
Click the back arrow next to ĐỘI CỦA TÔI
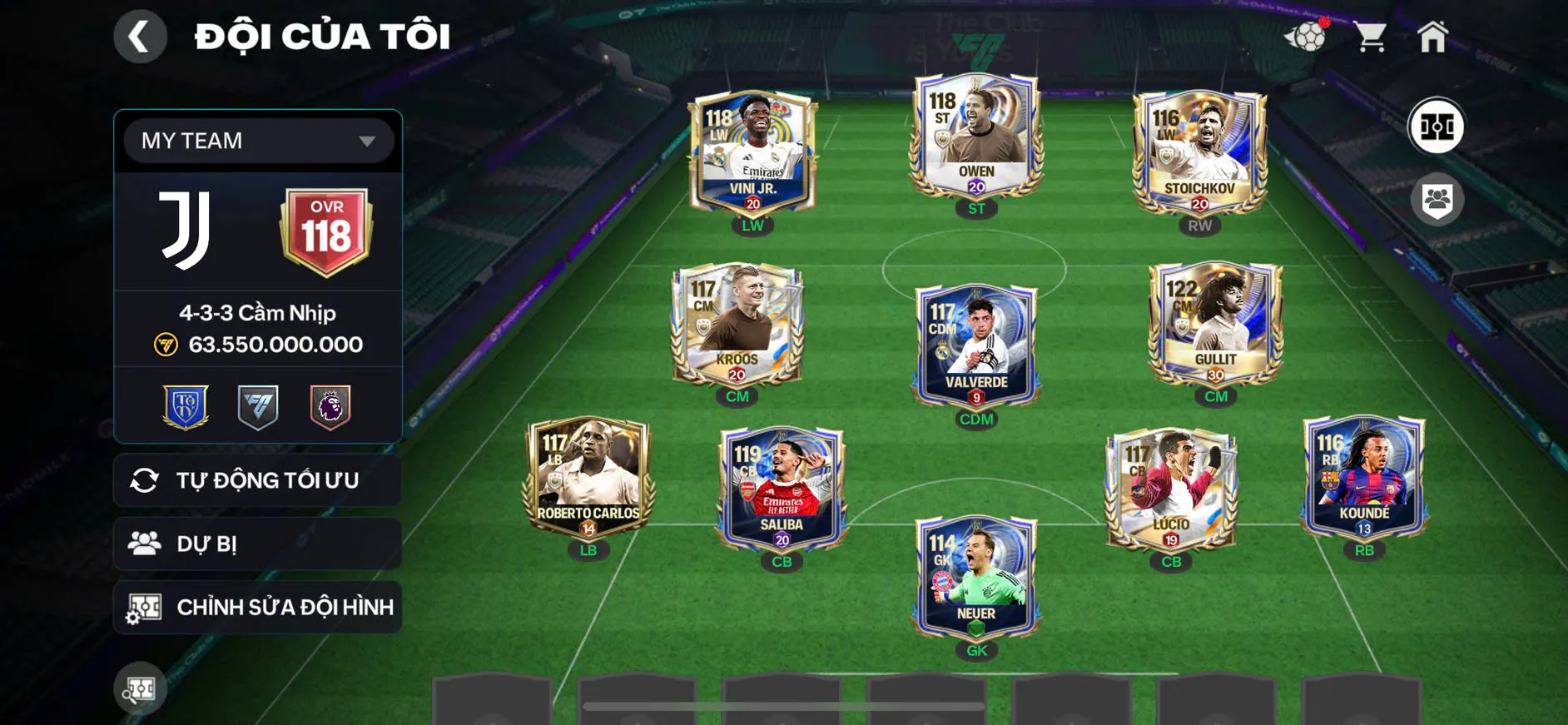coord(140,37)
